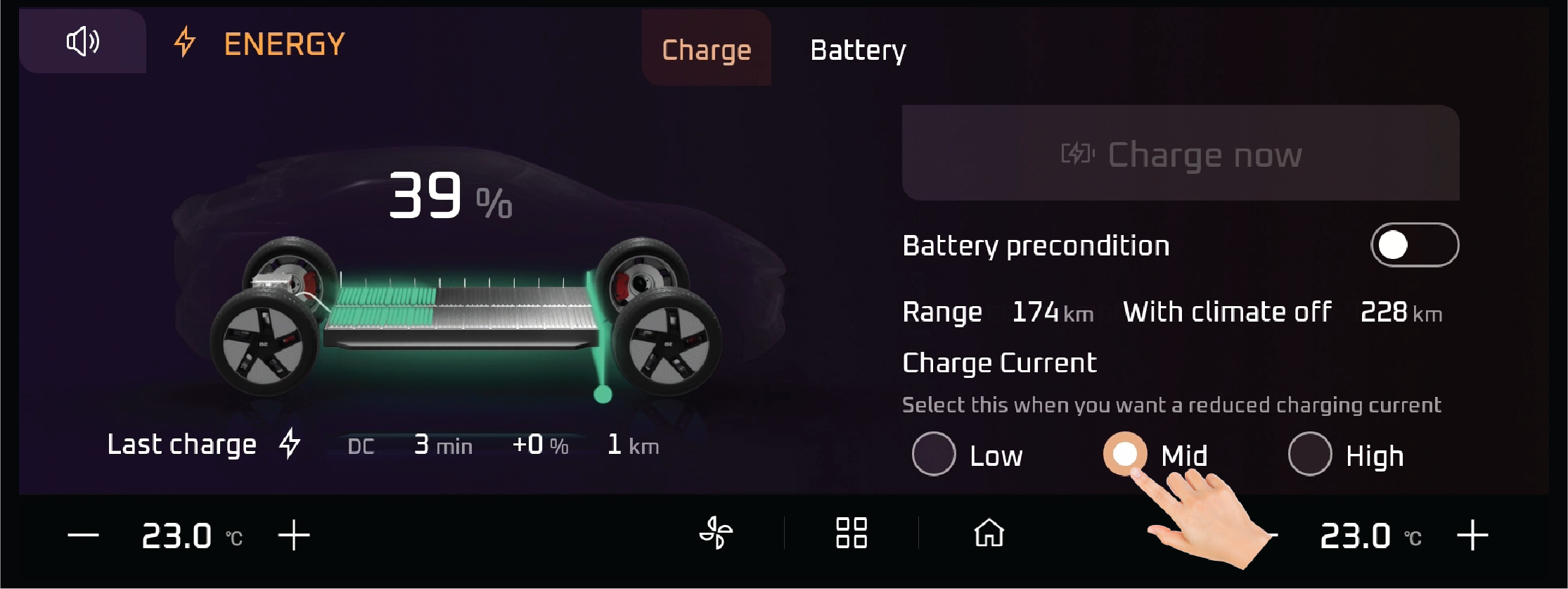Go to the home screen

989,533
